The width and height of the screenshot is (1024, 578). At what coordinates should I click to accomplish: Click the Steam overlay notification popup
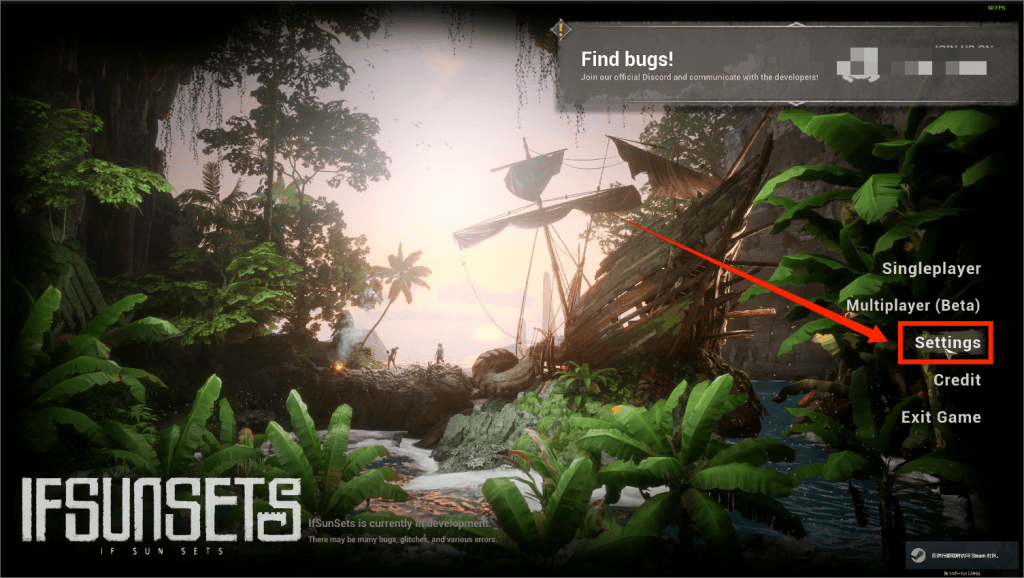[x=958, y=555]
